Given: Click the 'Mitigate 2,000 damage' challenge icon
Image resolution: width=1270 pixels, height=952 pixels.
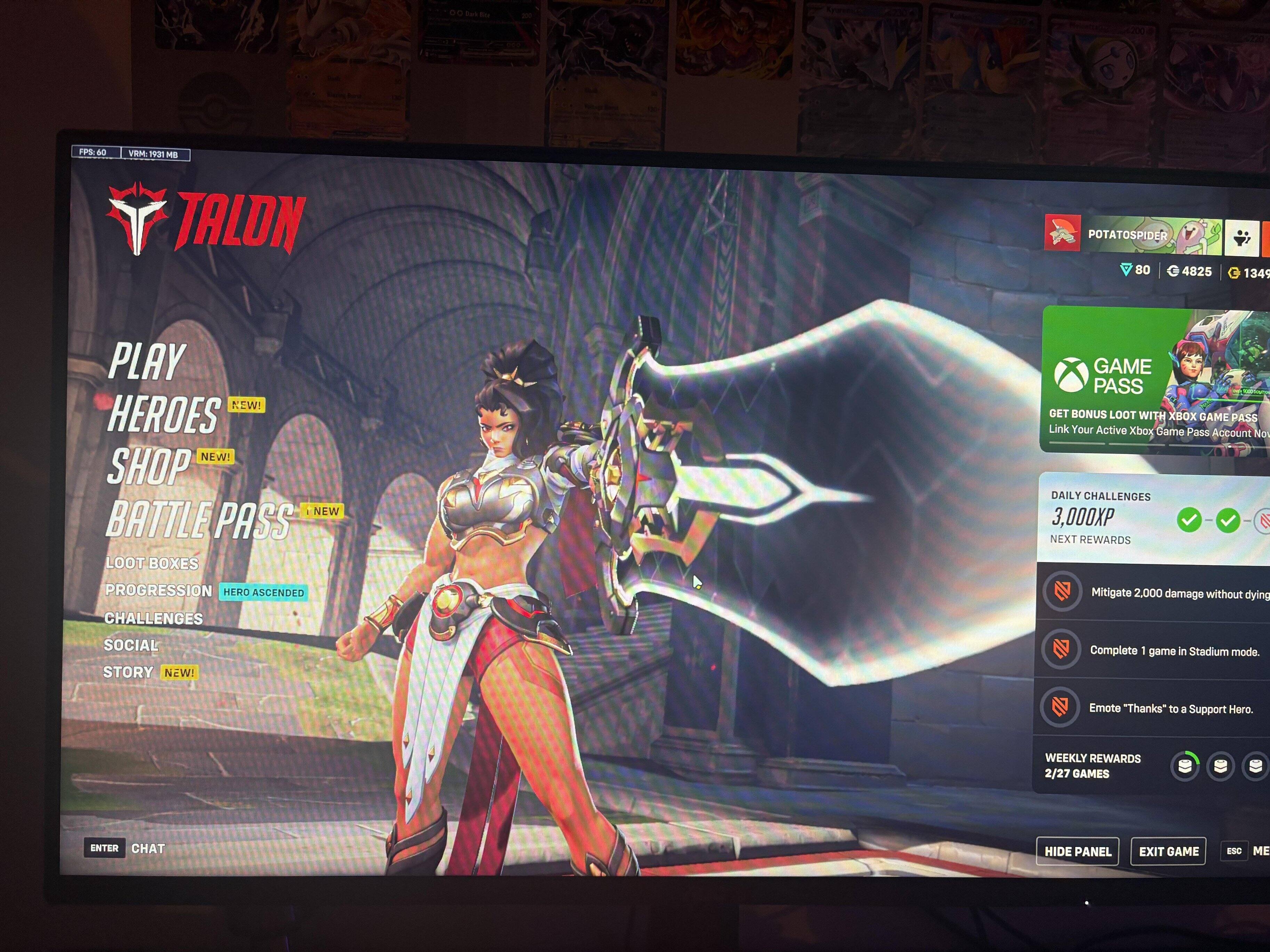Looking at the screenshot, I should (x=1062, y=592).
